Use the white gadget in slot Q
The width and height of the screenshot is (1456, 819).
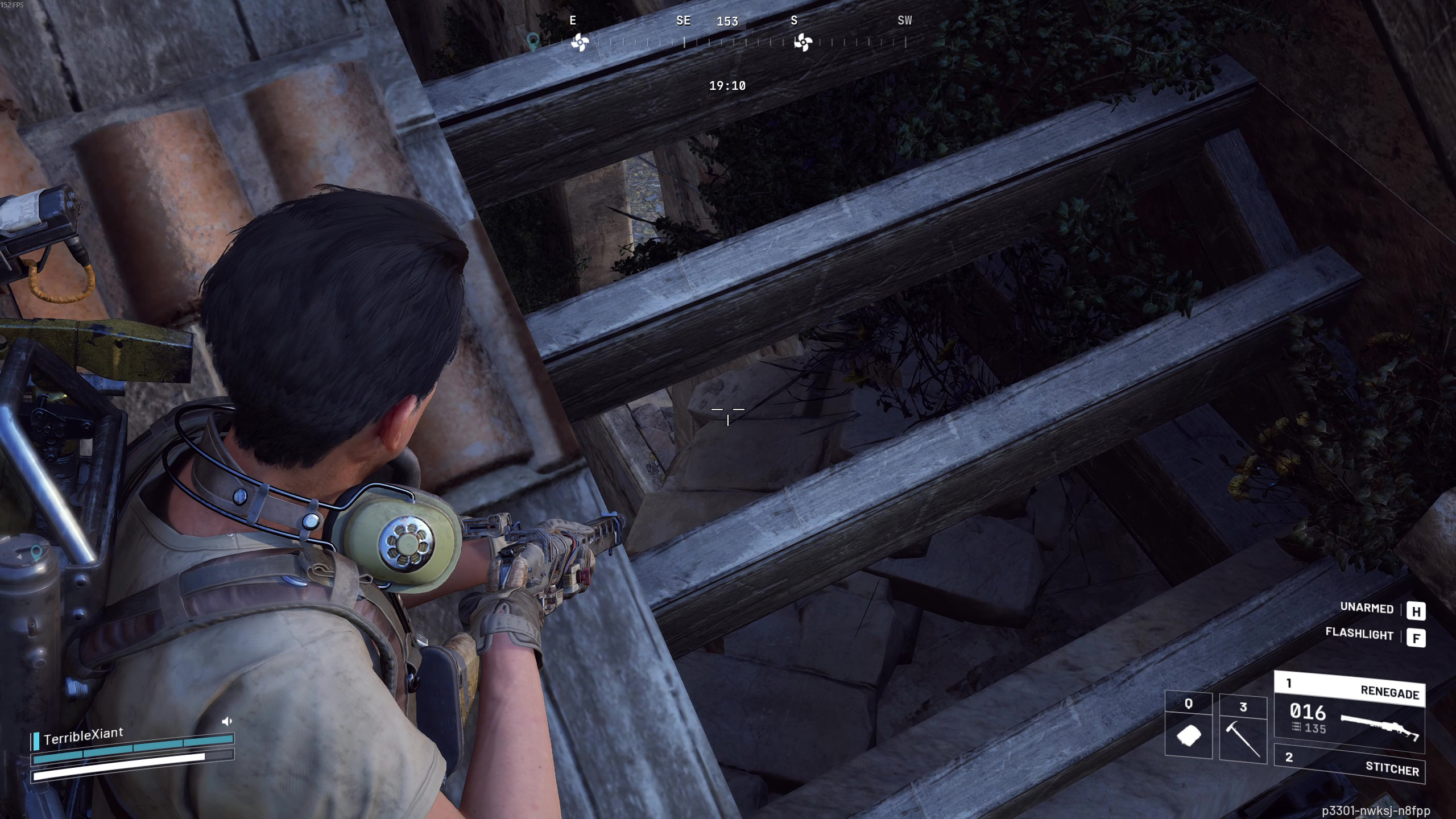1188,728
